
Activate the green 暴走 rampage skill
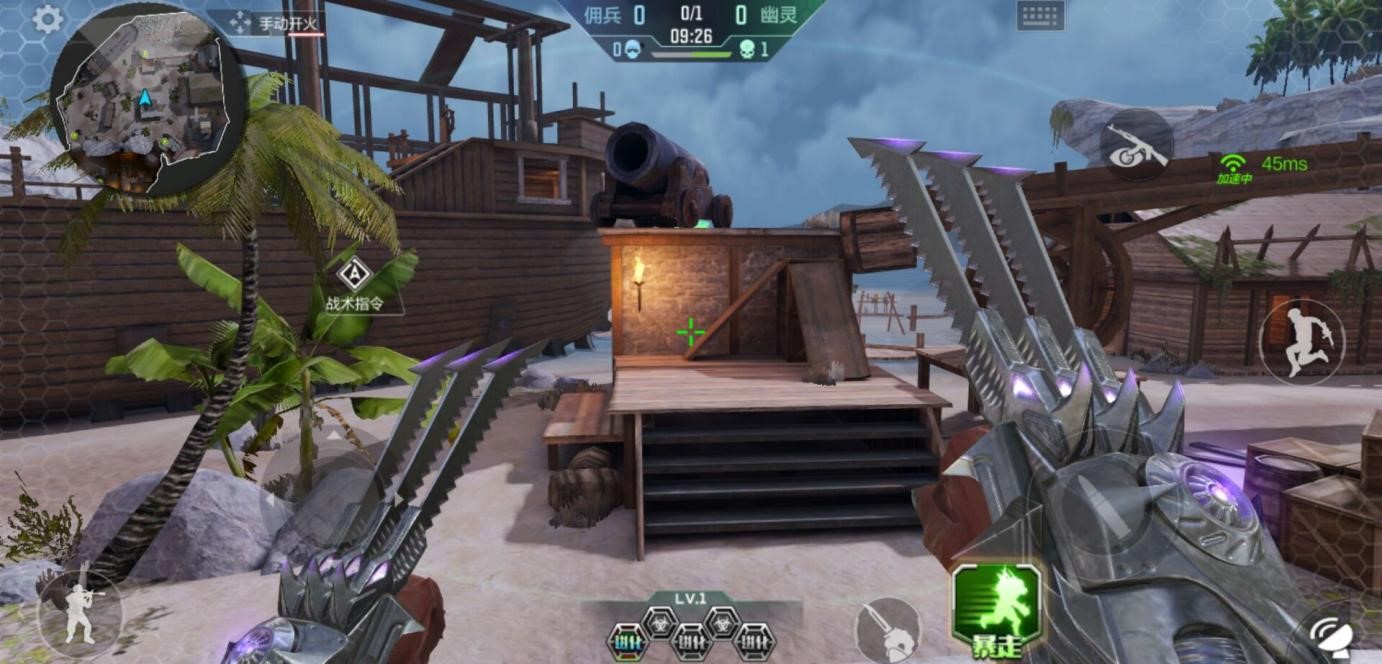tap(996, 609)
